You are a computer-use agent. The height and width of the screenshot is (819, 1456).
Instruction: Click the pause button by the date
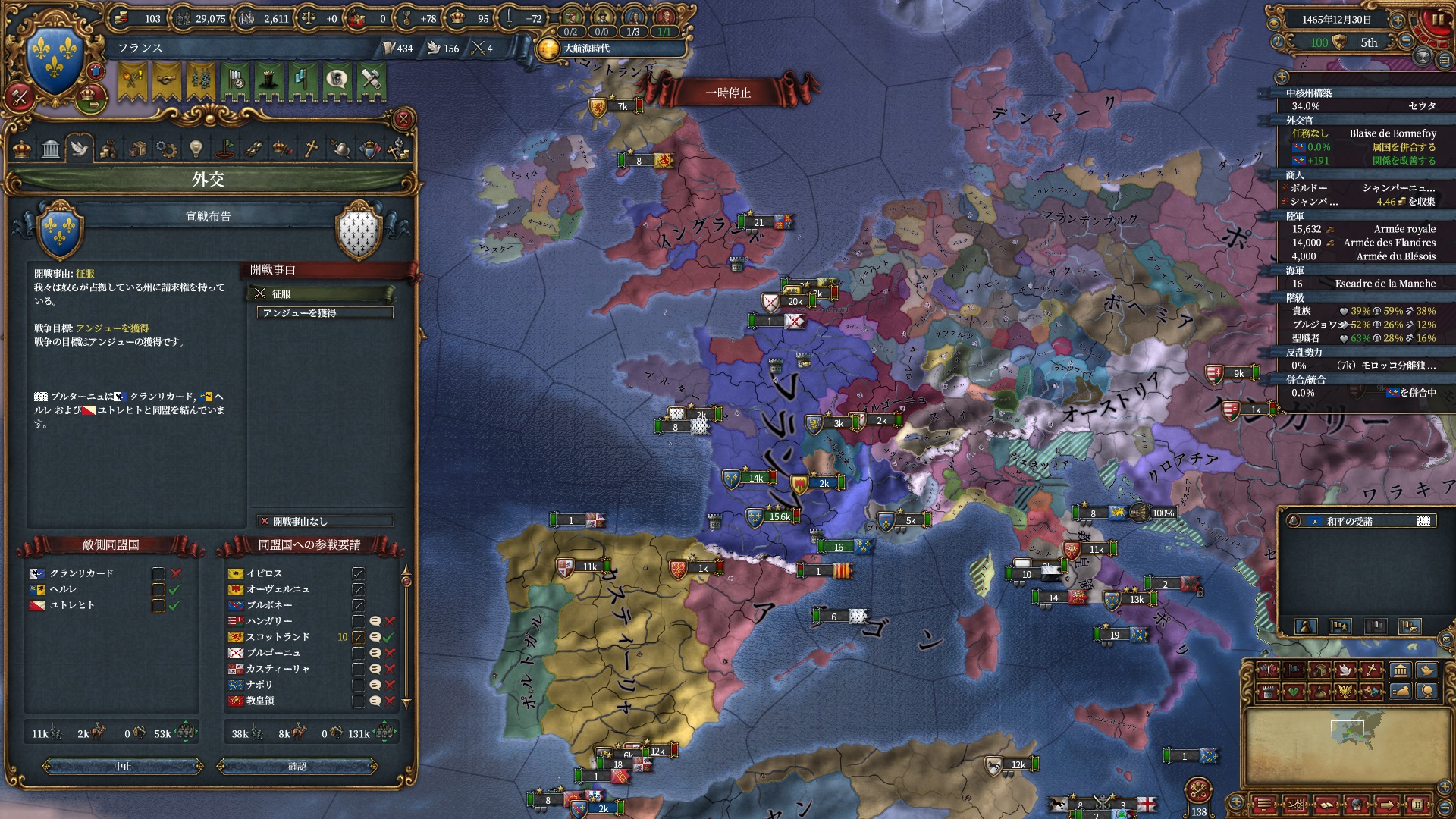[x=1438, y=20]
